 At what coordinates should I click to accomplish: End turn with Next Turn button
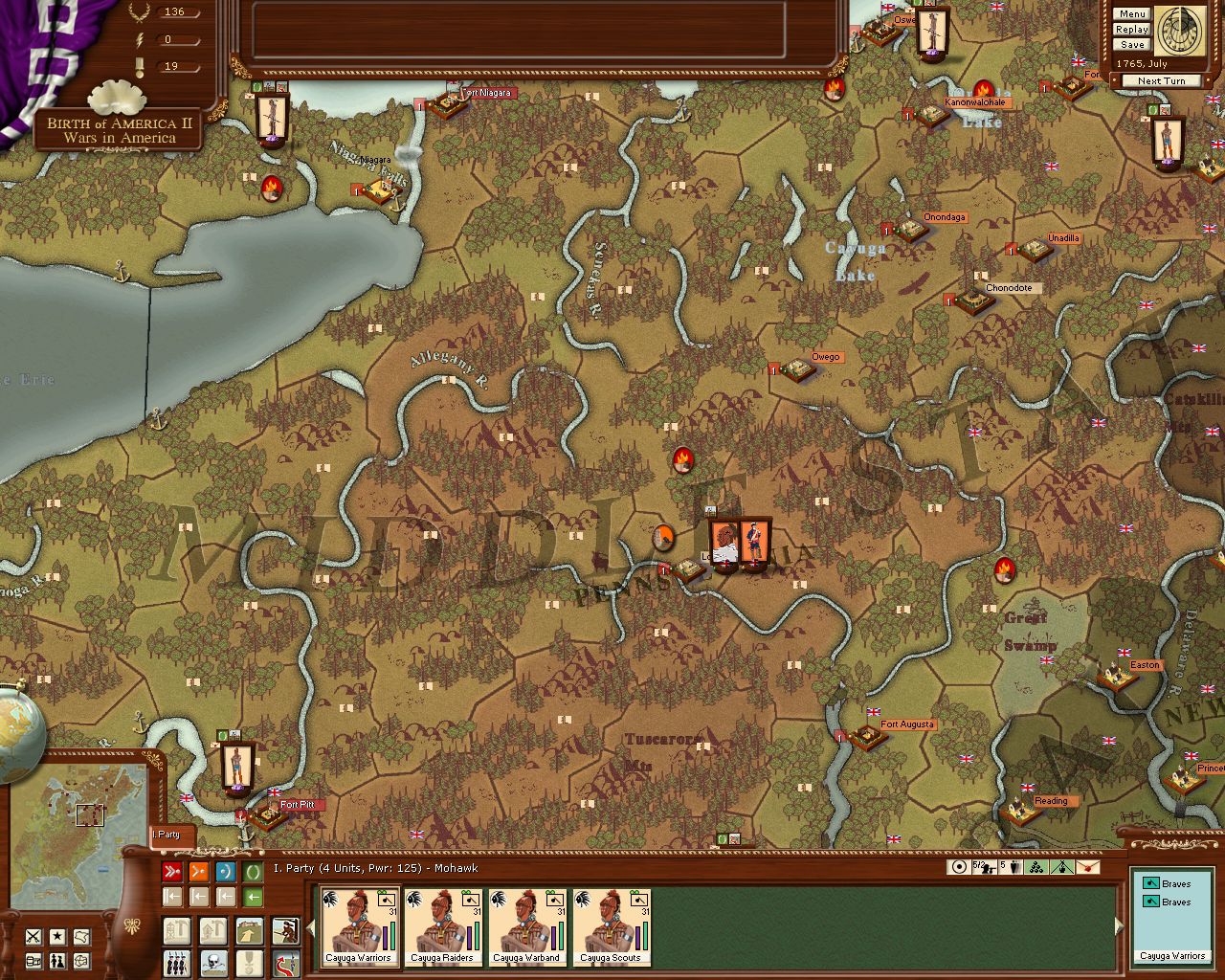[x=1161, y=81]
